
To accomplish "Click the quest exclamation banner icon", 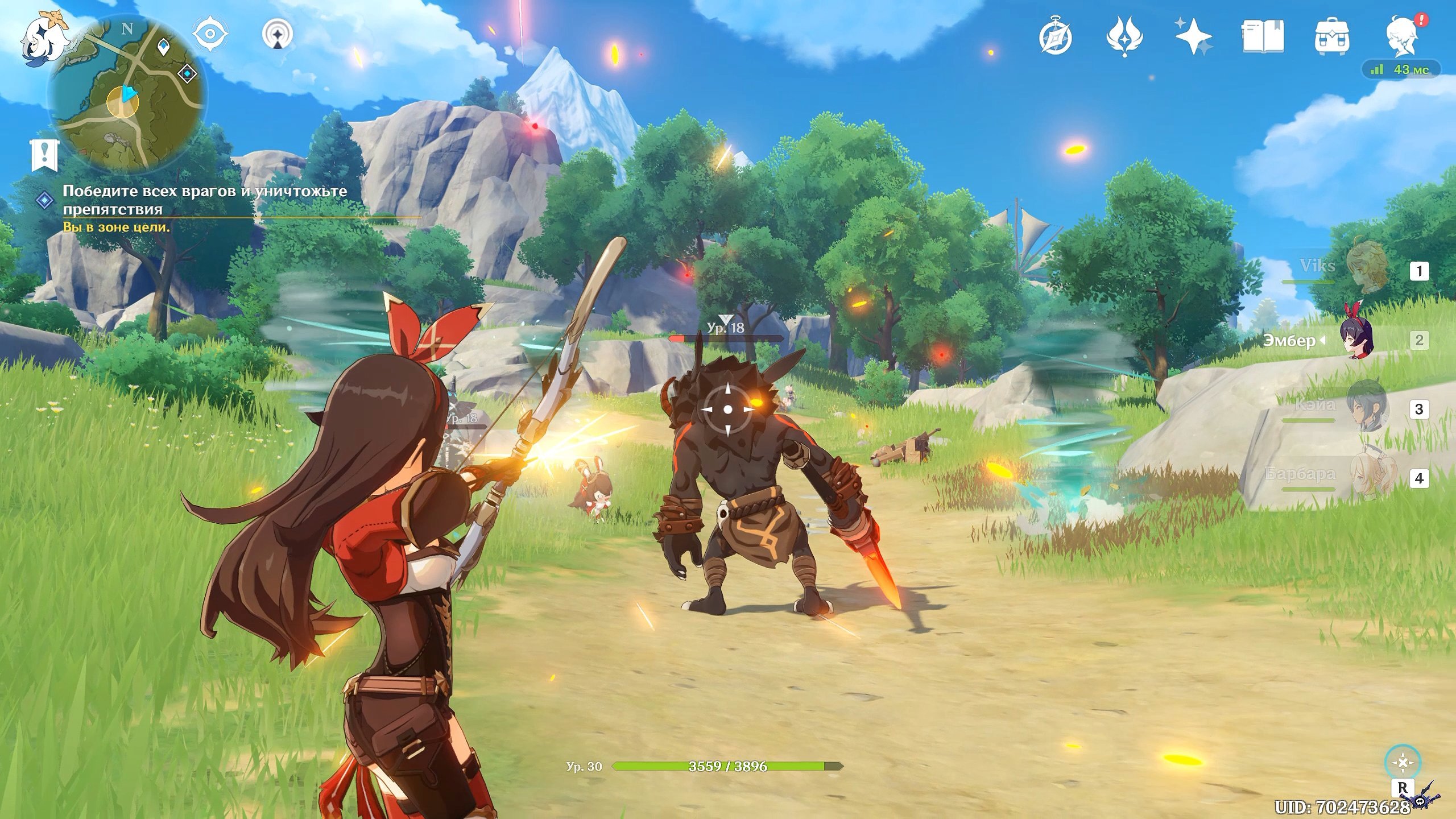I will tap(44, 154).
